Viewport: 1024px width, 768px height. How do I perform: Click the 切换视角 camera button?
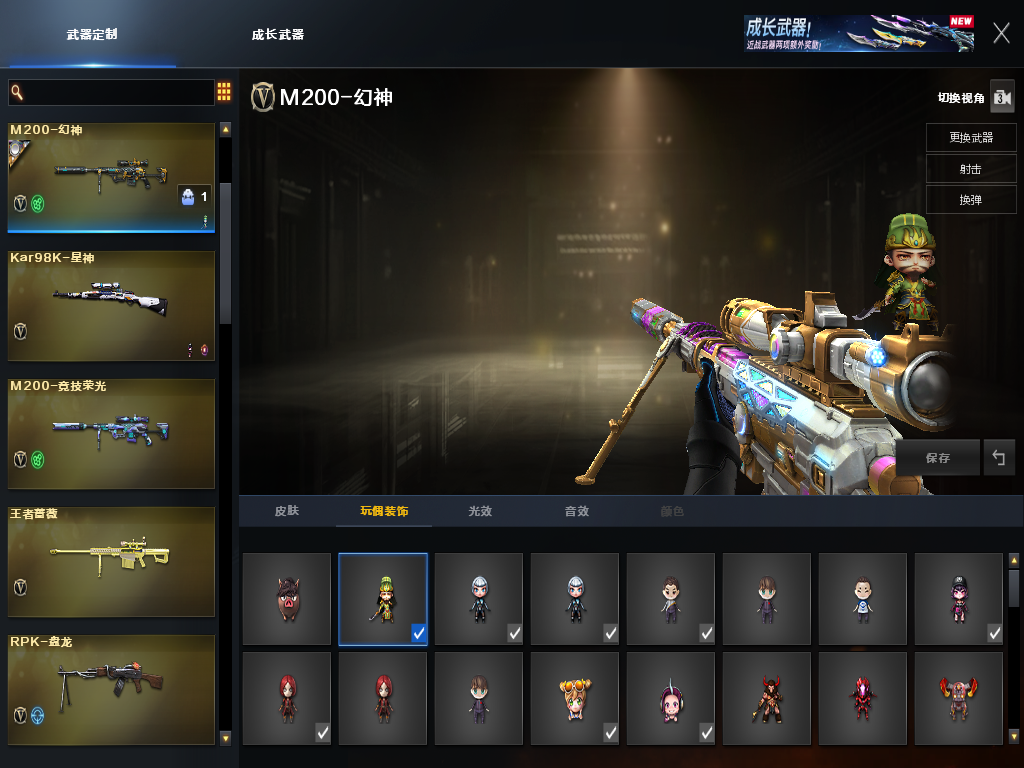point(1001,97)
